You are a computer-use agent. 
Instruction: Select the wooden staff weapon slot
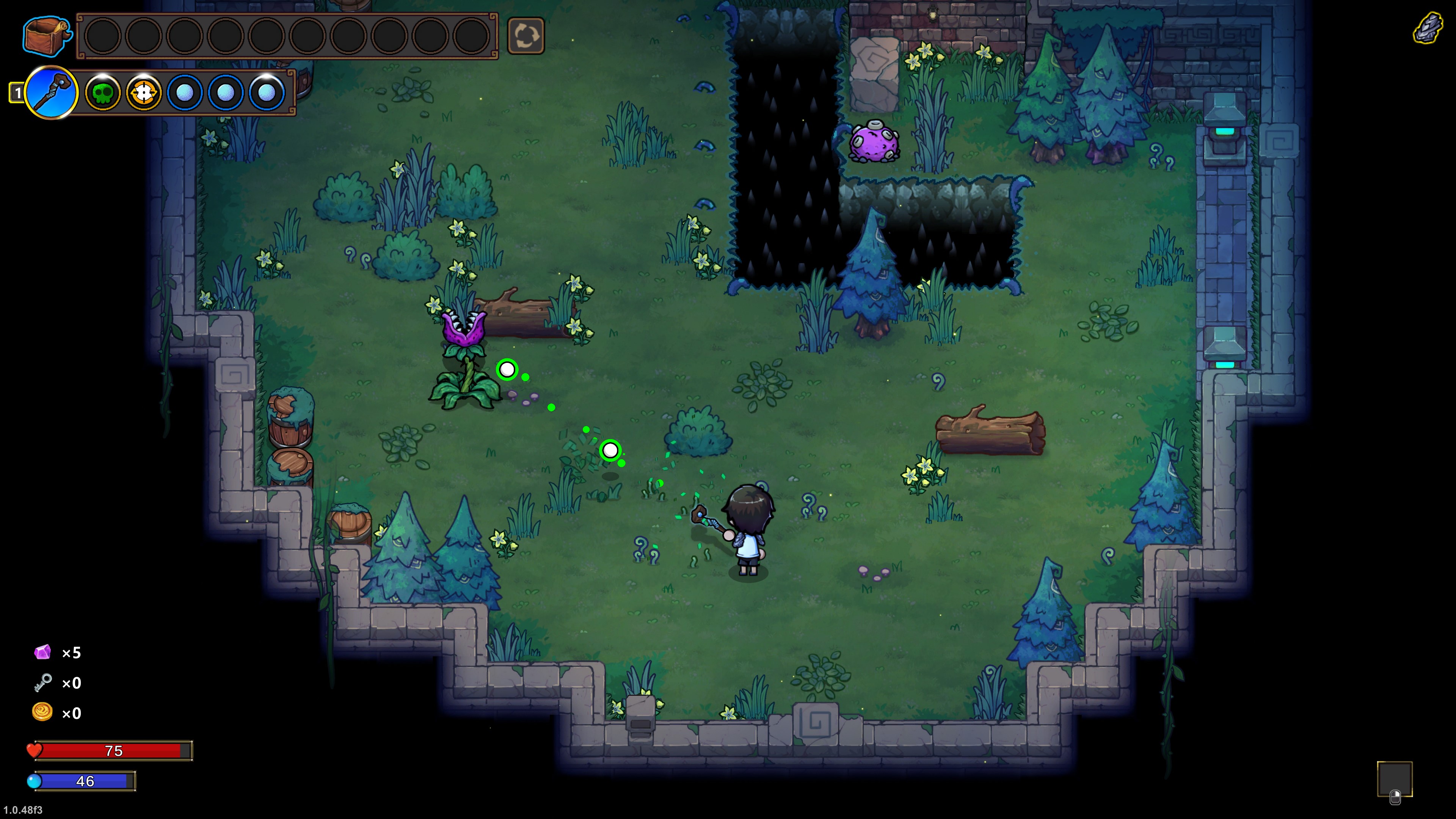point(52,93)
